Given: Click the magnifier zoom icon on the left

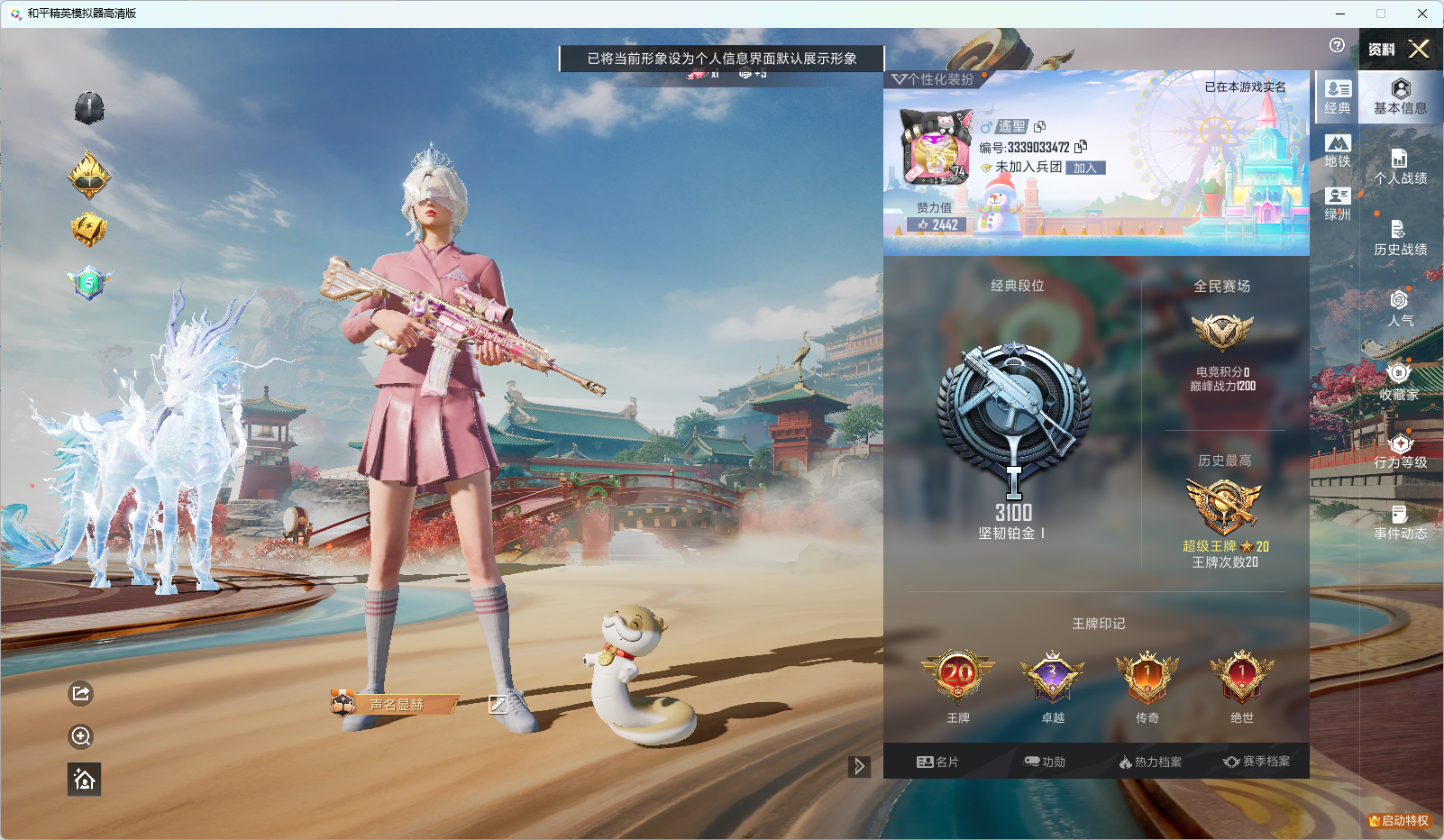Looking at the screenshot, I should coord(80,736).
